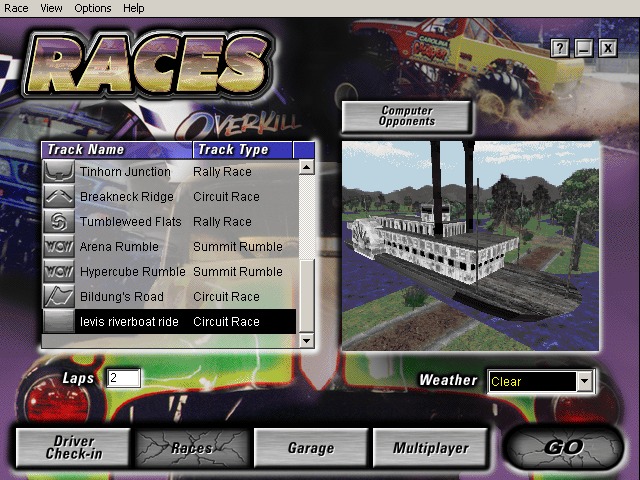Open the Options menu
The image size is (640, 480).
pyautogui.click(x=93, y=8)
